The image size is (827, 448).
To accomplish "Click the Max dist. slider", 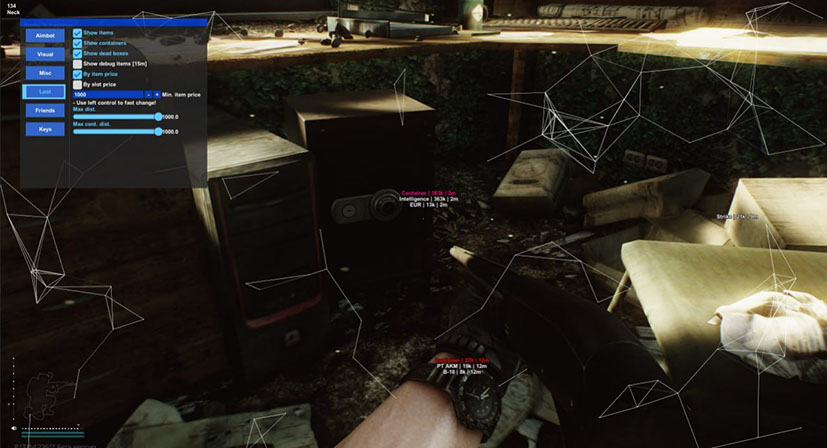I will coord(116,117).
